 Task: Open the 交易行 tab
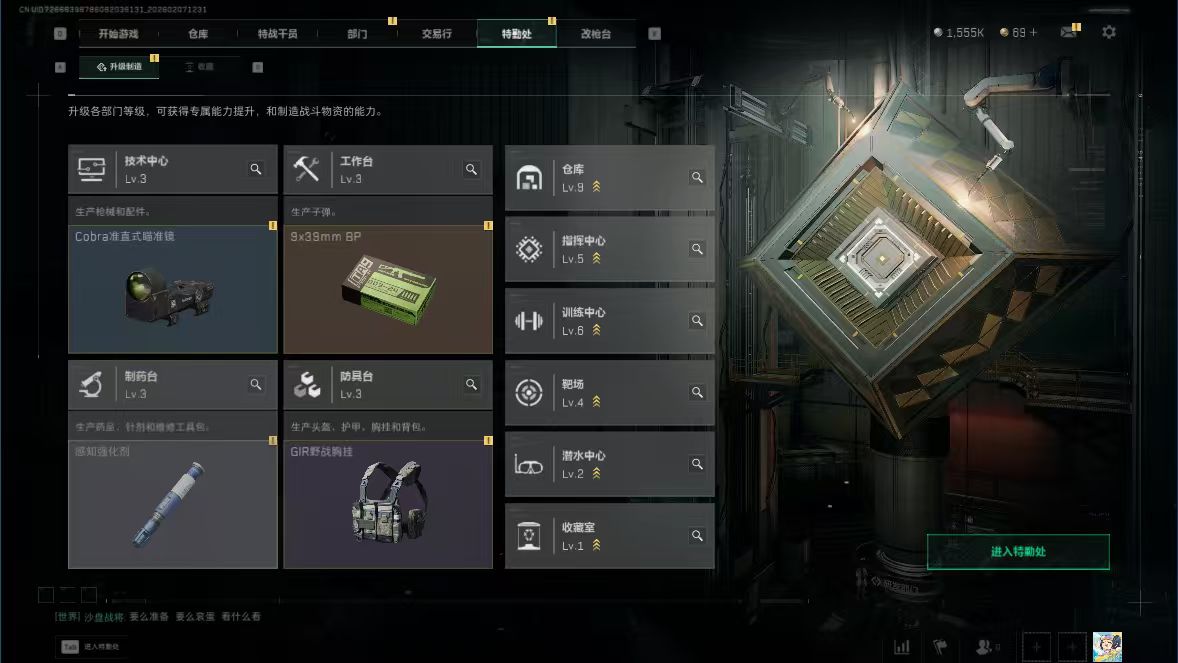(437, 33)
